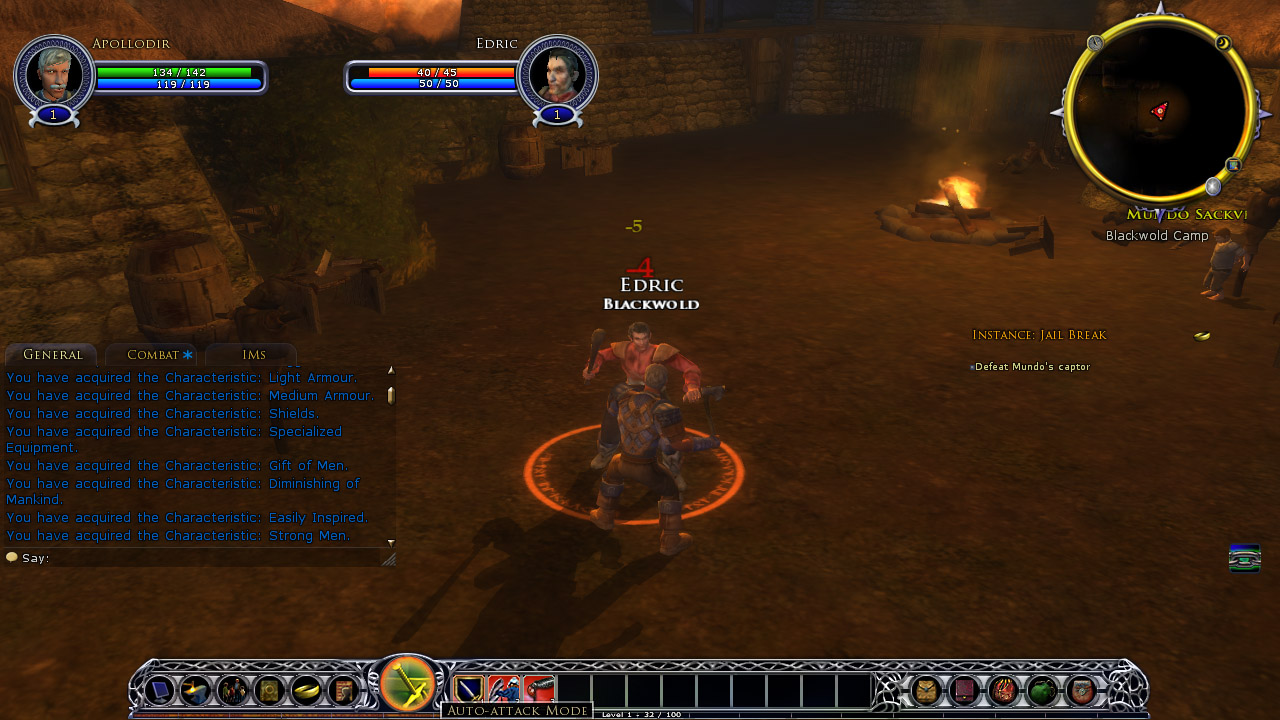Open the computer monitor menu icon
This screenshot has height=720, width=1280.
[160, 690]
